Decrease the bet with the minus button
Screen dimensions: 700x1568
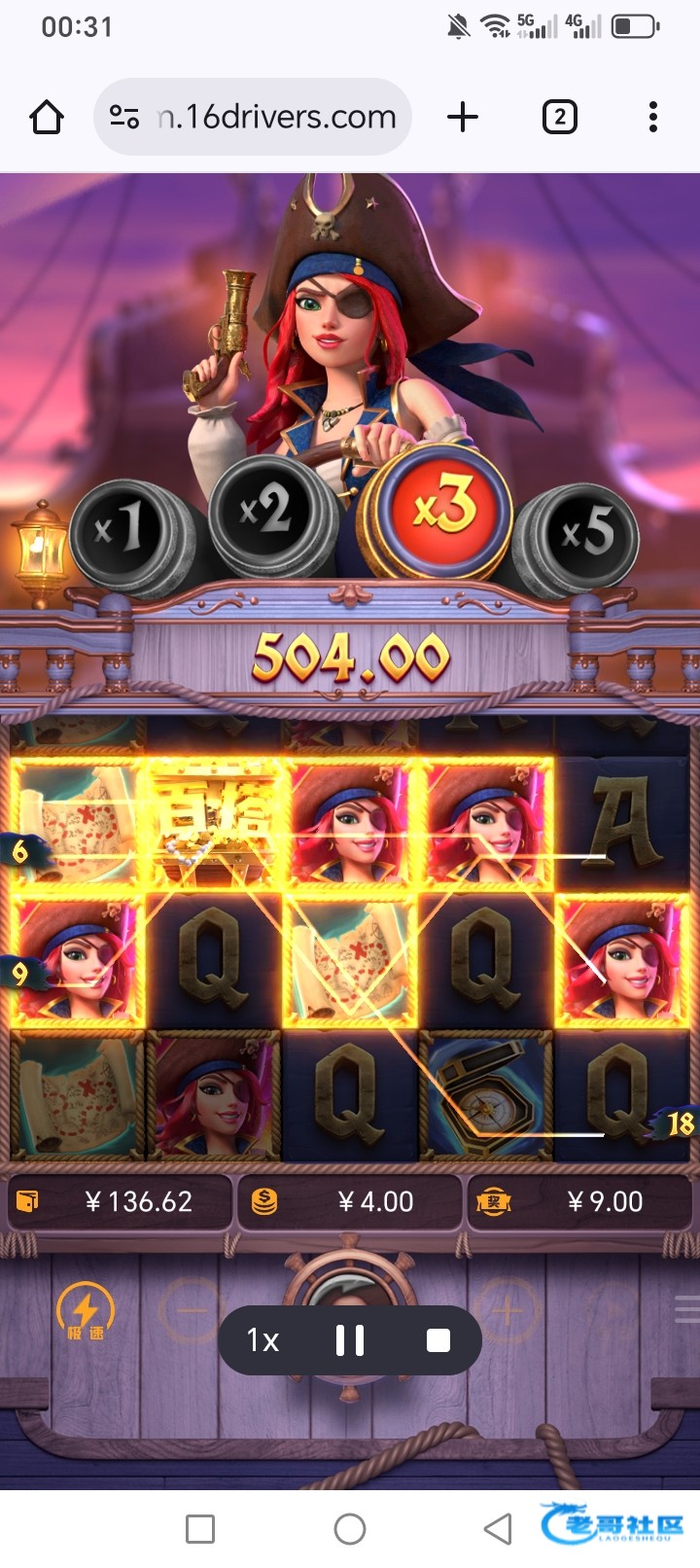pyautogui.click(x=192, y=1310)
